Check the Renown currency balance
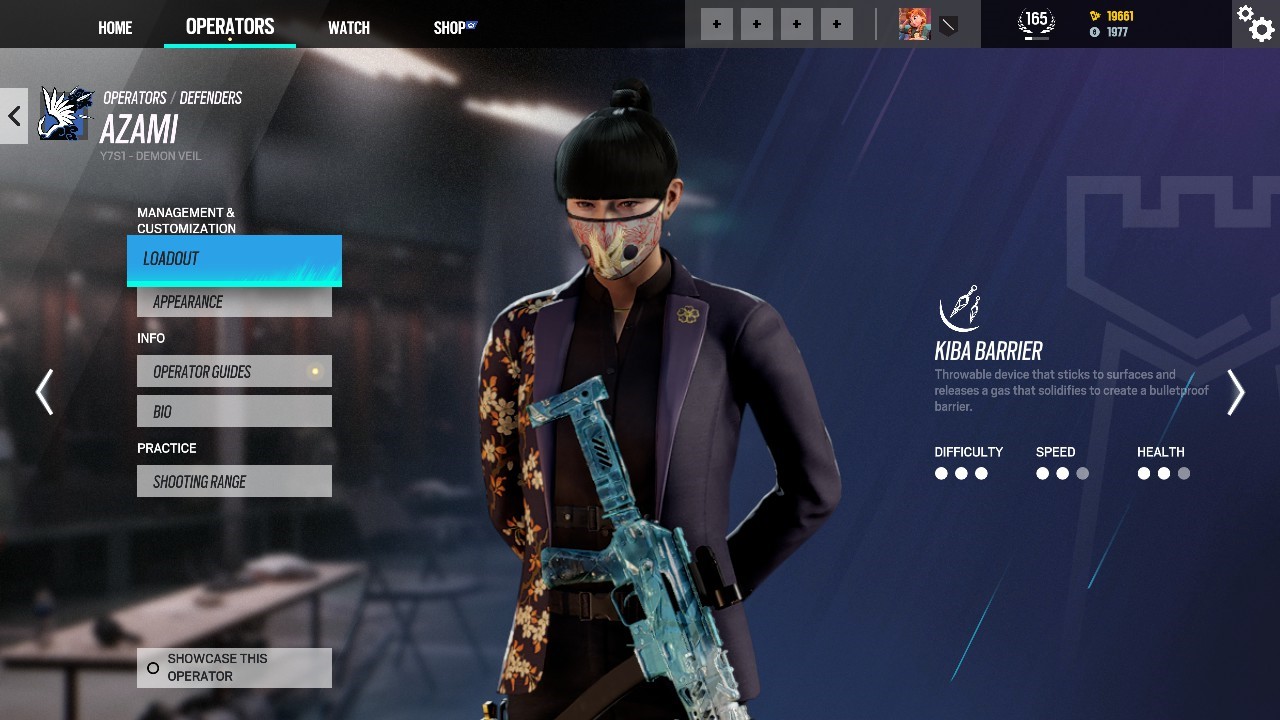Image resolution: width=1280 pixels, height=720 pixels. [1112, 16]
